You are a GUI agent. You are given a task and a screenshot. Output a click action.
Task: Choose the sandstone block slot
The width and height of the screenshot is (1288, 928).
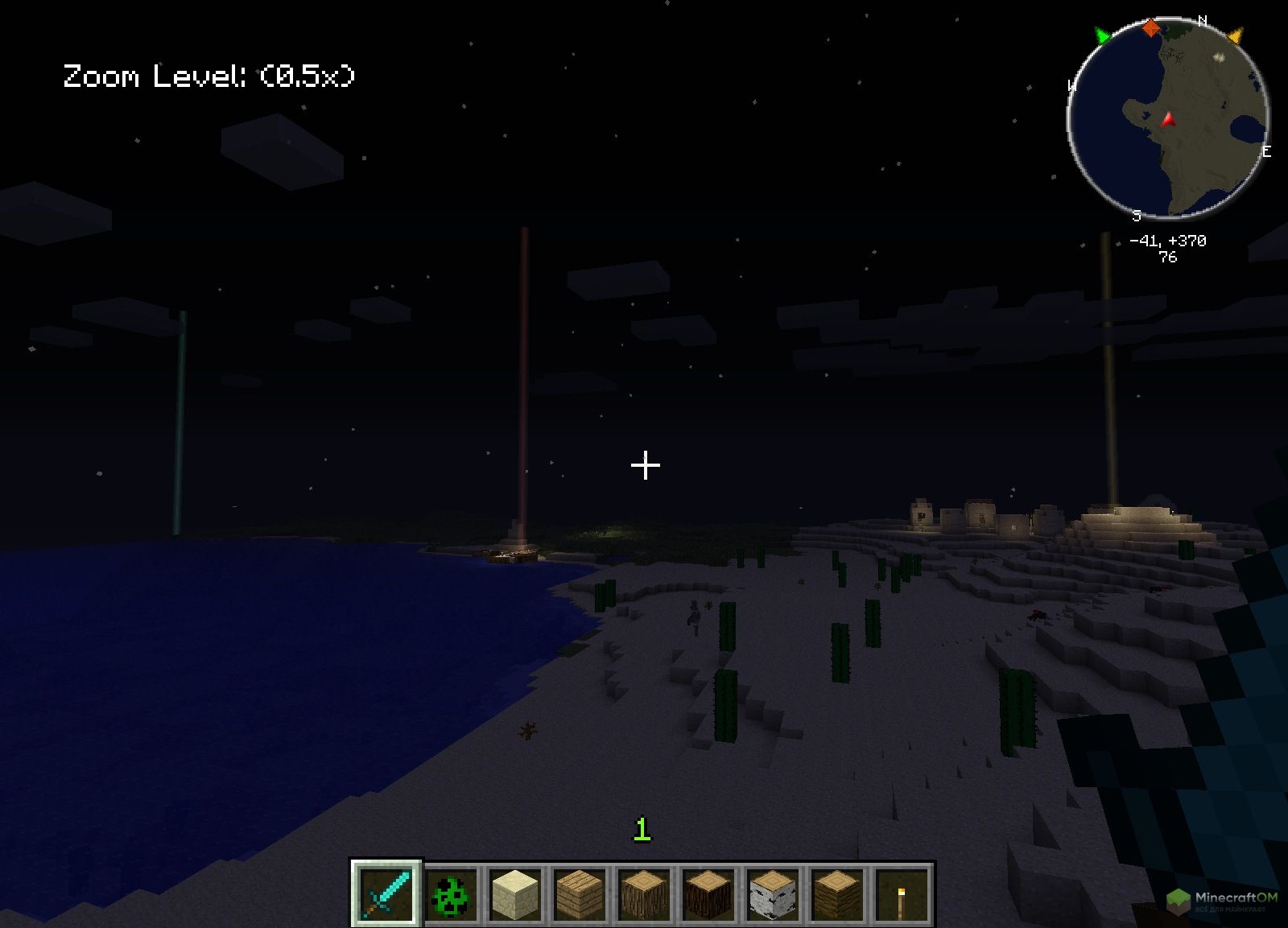(514, 893)
